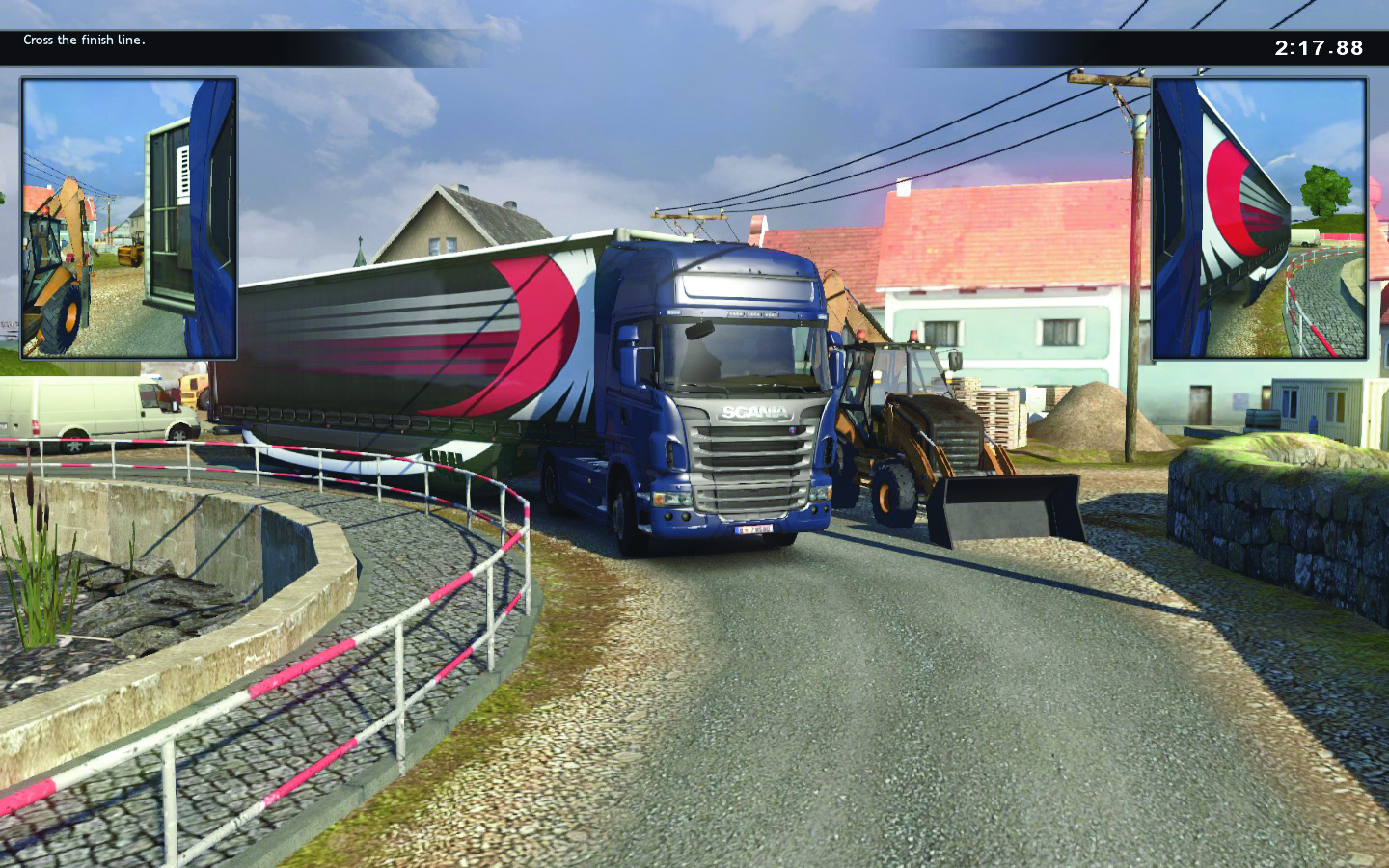Click the race timer showing 2:17.88

1321,42
